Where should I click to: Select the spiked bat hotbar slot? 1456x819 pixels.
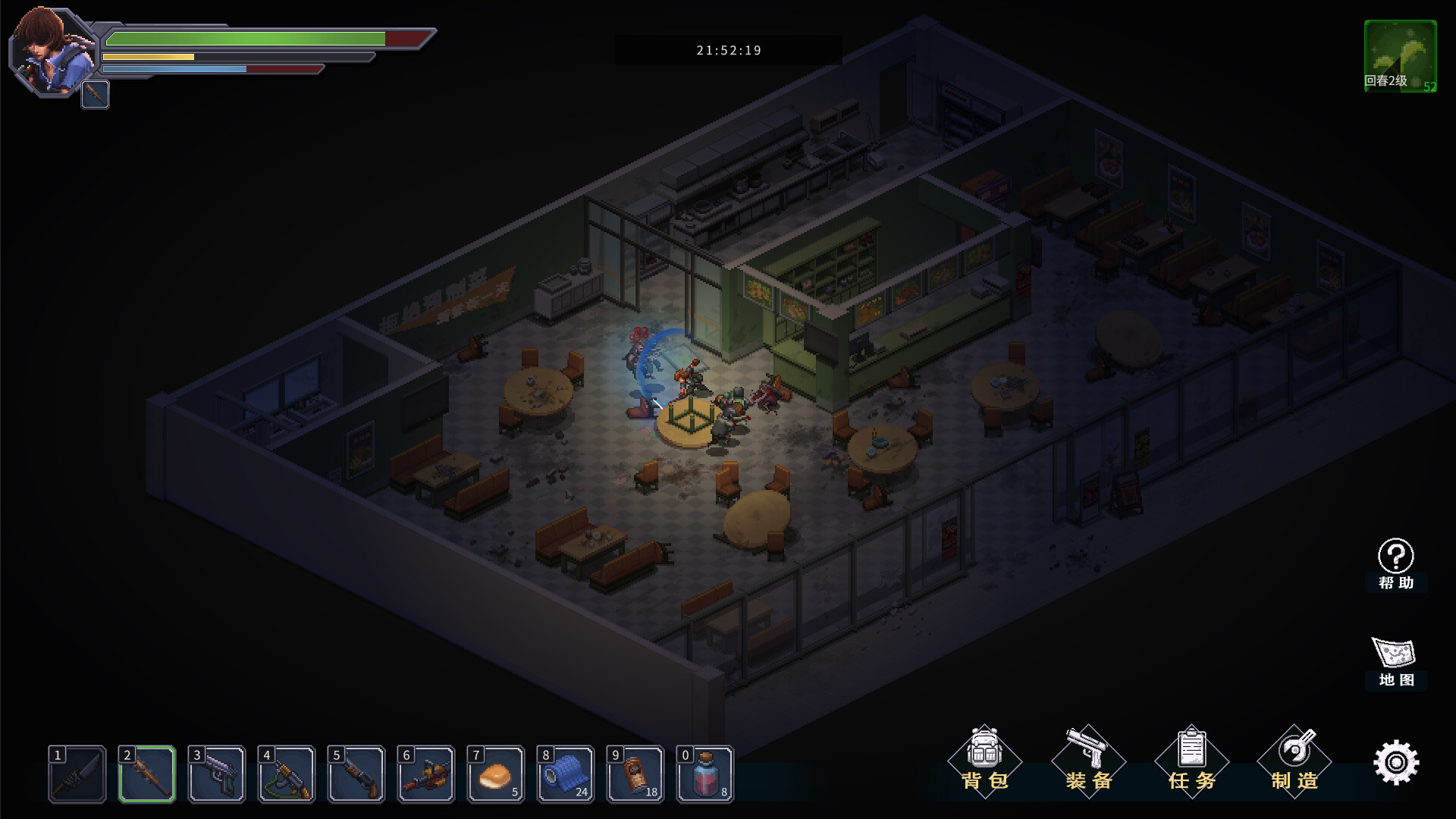point(147,773)
